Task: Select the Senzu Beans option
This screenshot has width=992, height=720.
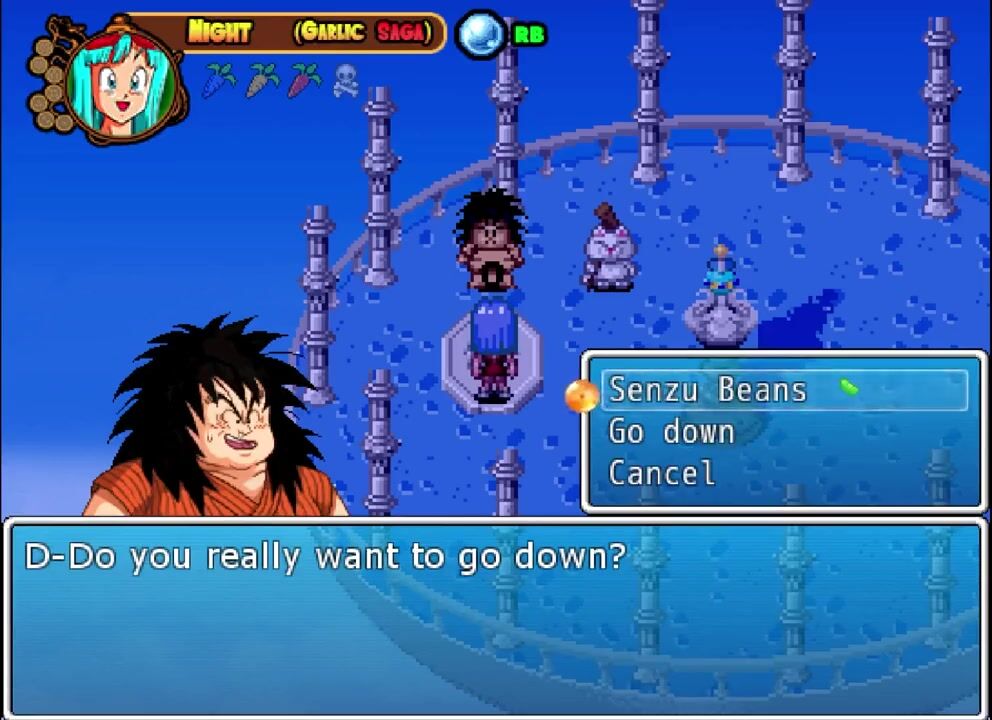Action: (x=708, y=390)
